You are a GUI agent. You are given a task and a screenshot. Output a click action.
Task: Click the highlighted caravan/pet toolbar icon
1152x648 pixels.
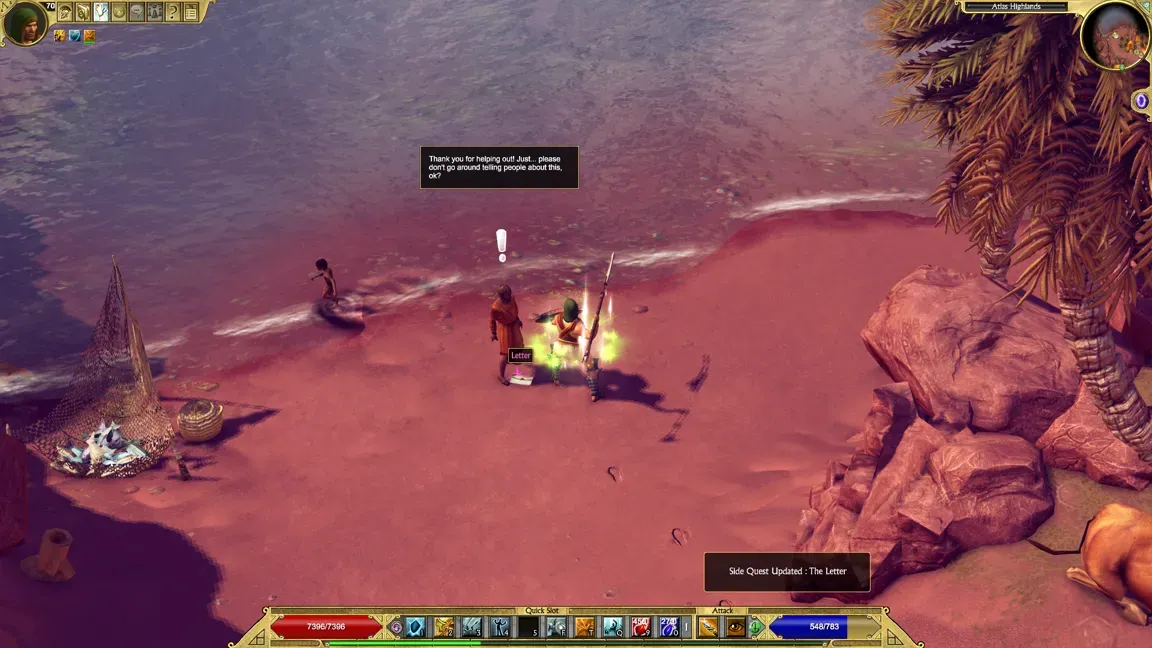click(101, 12)
